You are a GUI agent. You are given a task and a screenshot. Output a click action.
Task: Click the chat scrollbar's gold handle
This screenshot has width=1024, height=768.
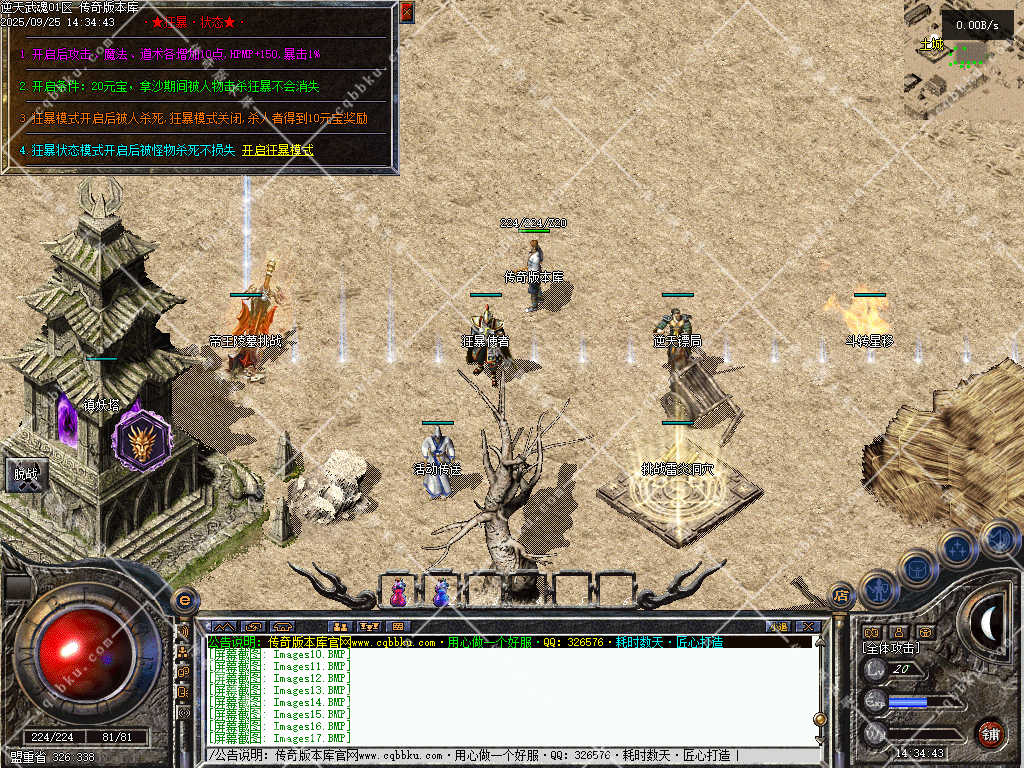[x=820, y=718]
